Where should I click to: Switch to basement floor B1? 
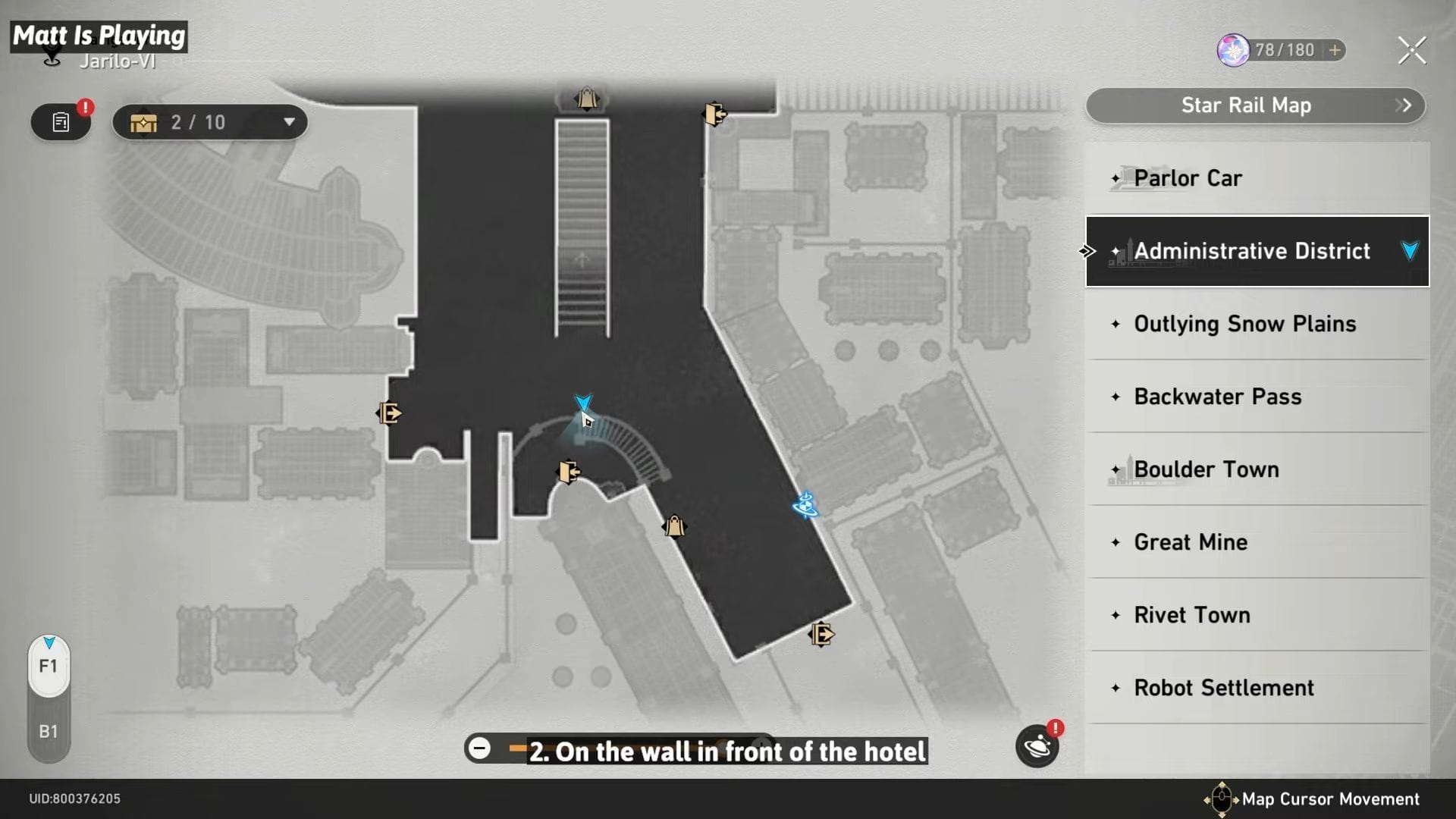point(49,731)
